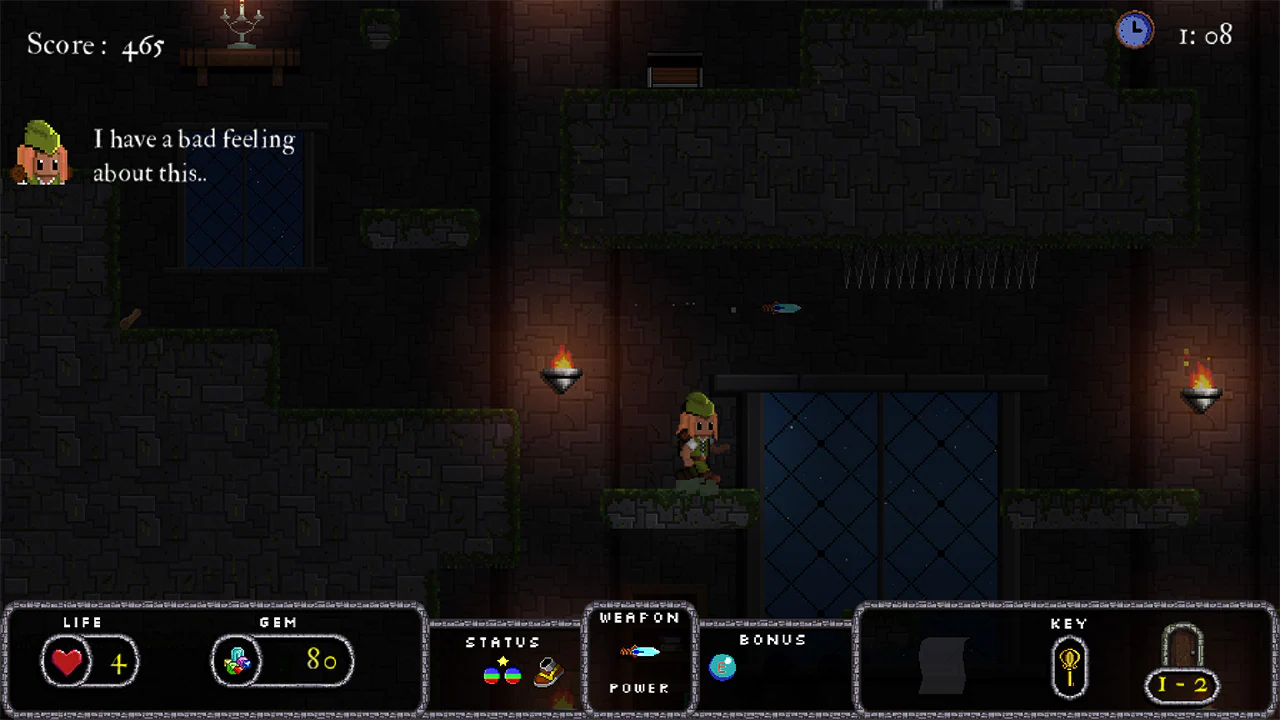1280x720 pixels.
Task: Click the blue bonus orb marked E
Action: point(722,667)
